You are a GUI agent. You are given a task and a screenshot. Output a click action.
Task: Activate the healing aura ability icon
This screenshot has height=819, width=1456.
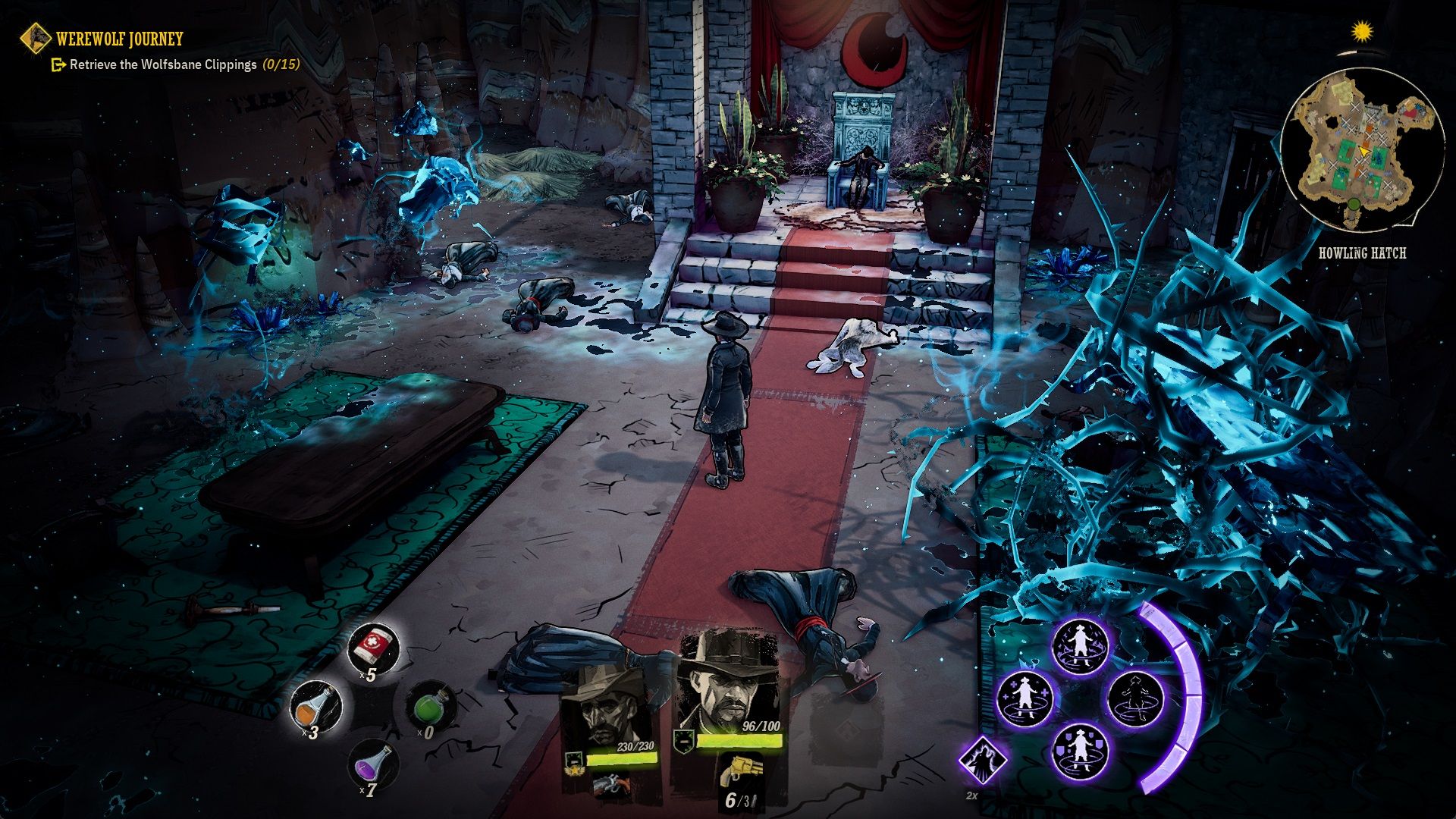coord(1025,698)
